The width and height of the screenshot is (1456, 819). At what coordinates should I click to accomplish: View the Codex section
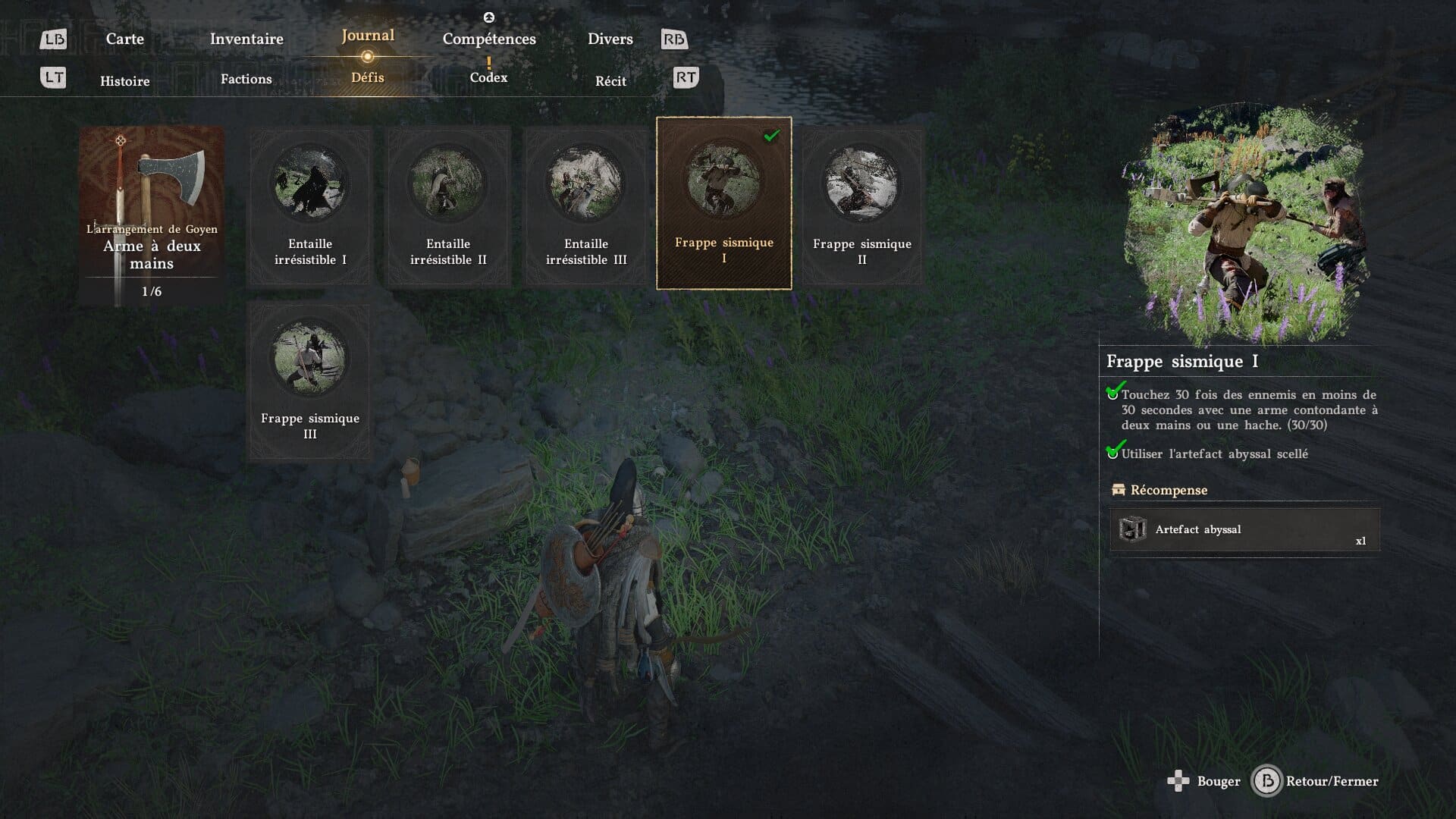click(488, 77)
